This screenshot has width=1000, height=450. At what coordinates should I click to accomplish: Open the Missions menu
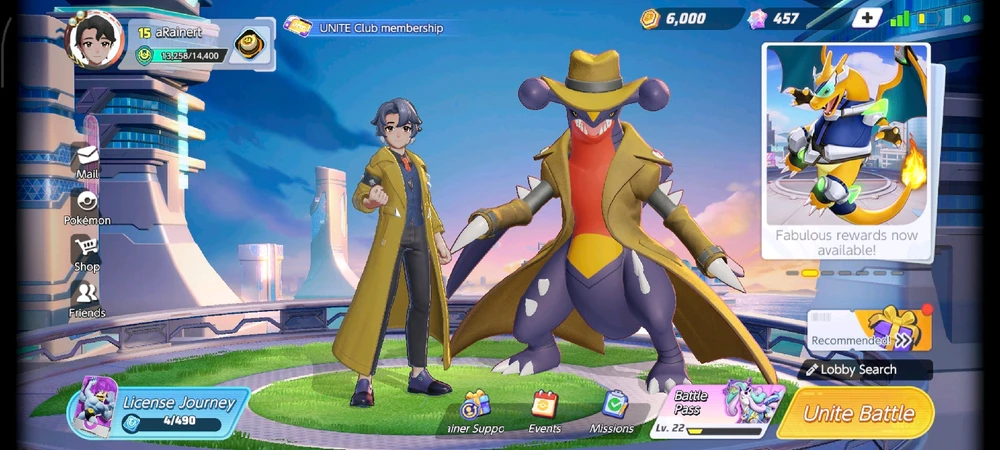tap(612, 412)
